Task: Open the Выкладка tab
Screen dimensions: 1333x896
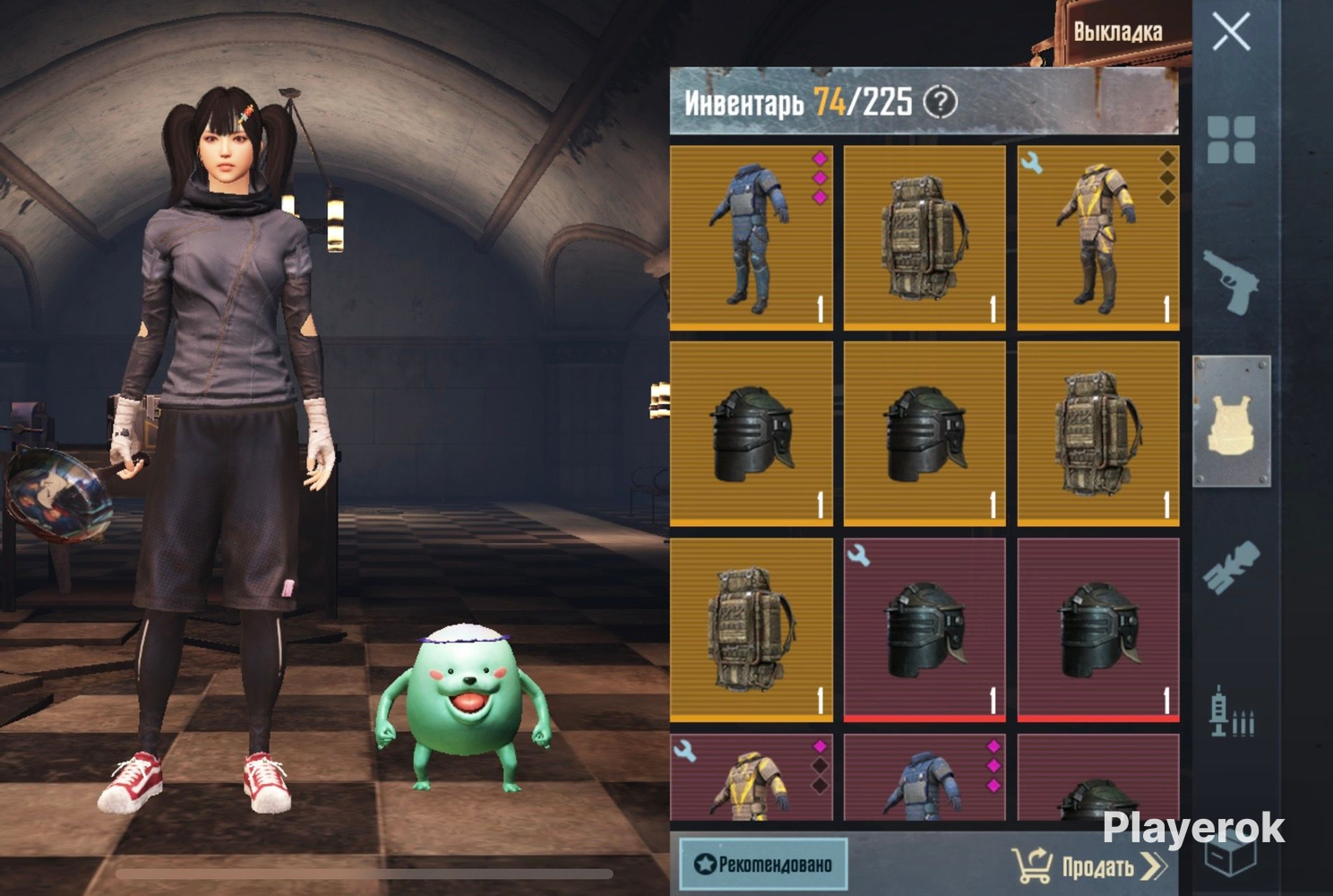Action: [1117, 32]
